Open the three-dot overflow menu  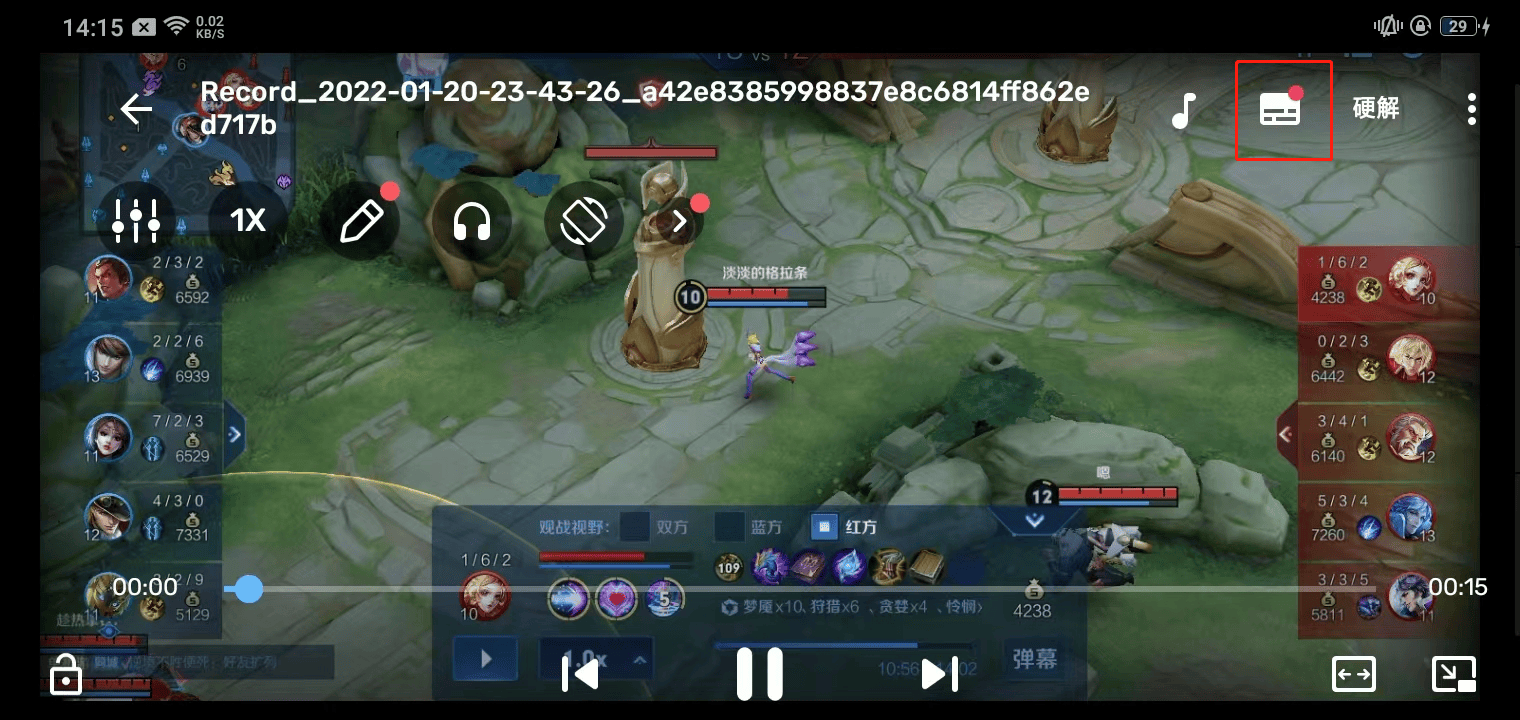coord(1471,110)
